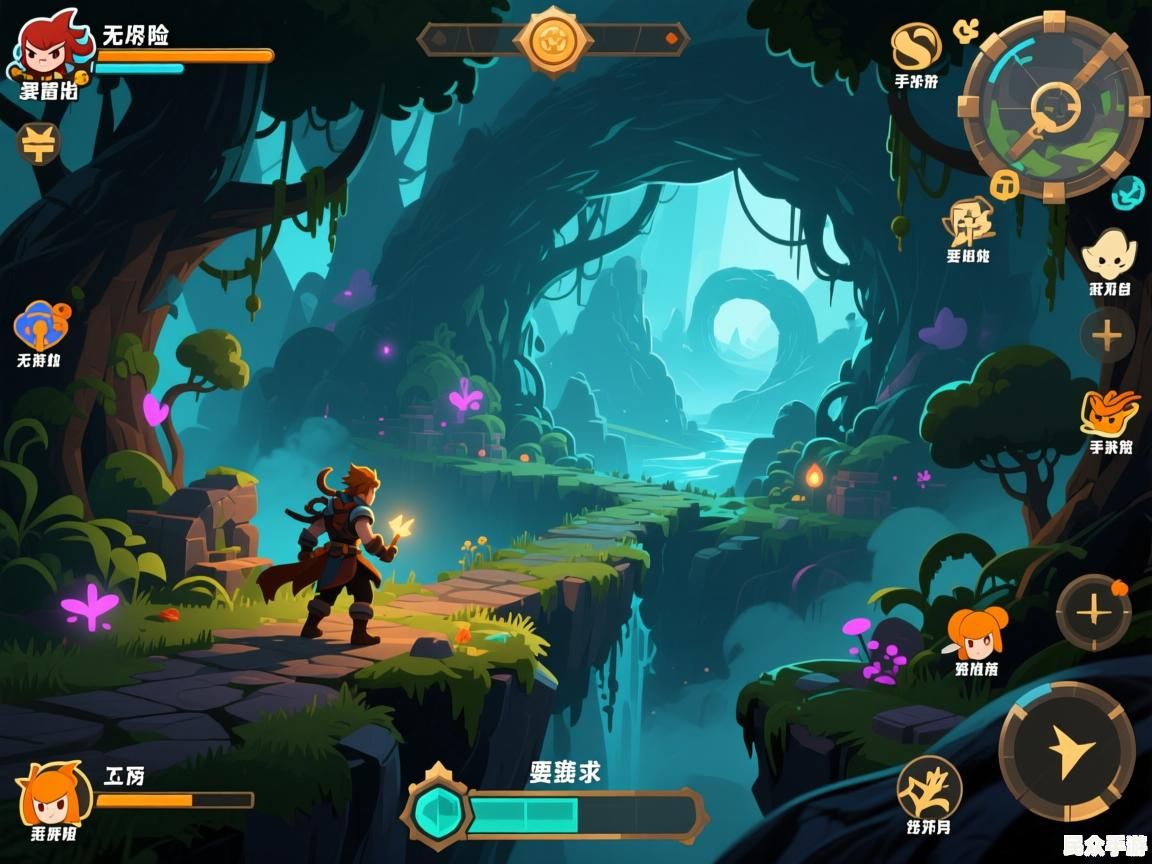
Task: Click the orange cat-eared character portrait
Action: (52, 794)
